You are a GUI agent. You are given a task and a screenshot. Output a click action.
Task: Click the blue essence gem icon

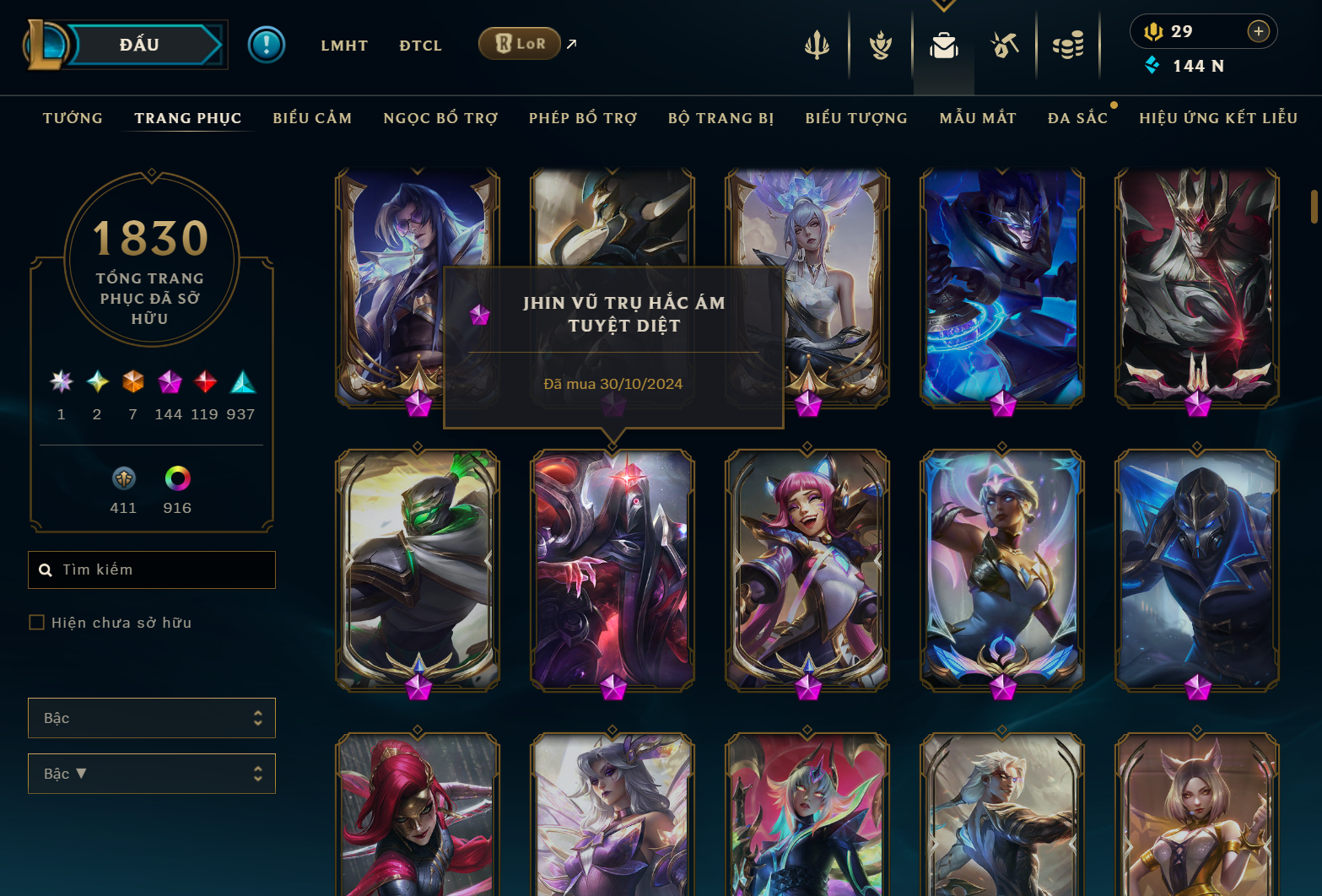(x=1152, y=65)
